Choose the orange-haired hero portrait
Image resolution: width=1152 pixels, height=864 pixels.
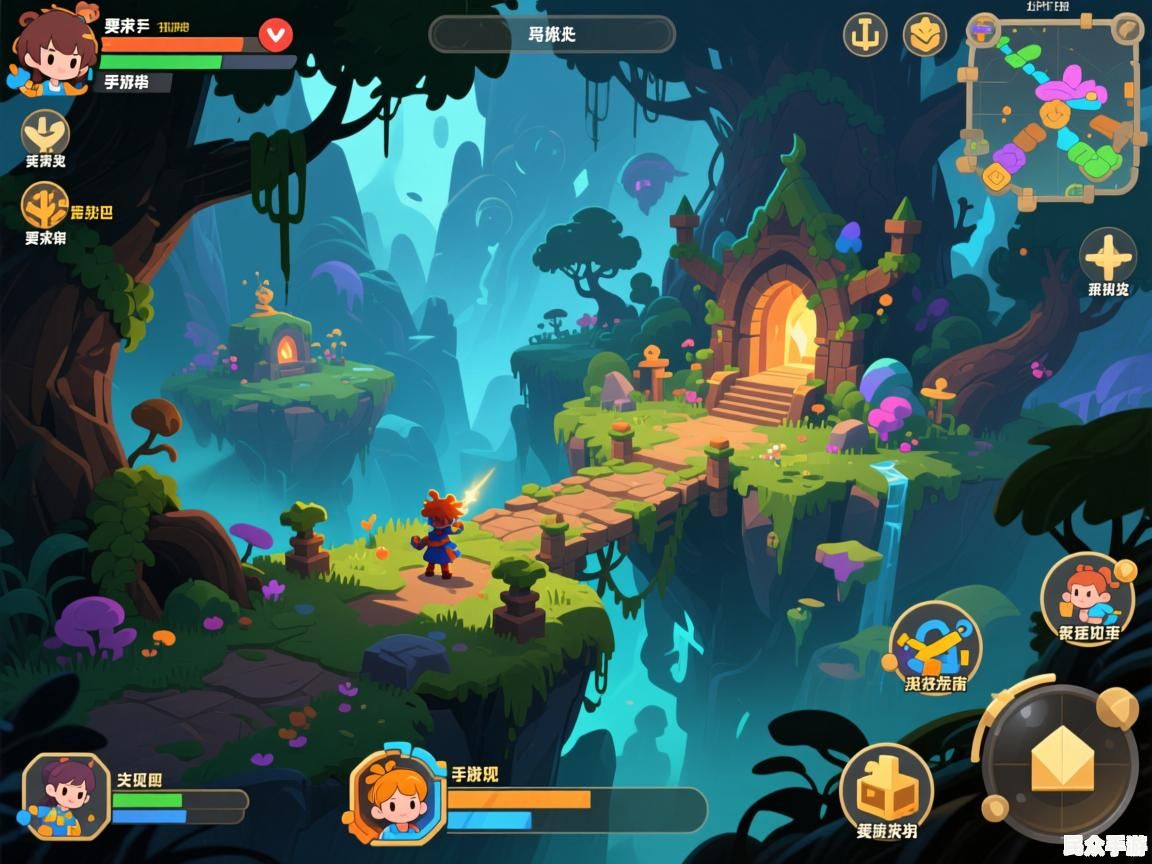point(396,796)
